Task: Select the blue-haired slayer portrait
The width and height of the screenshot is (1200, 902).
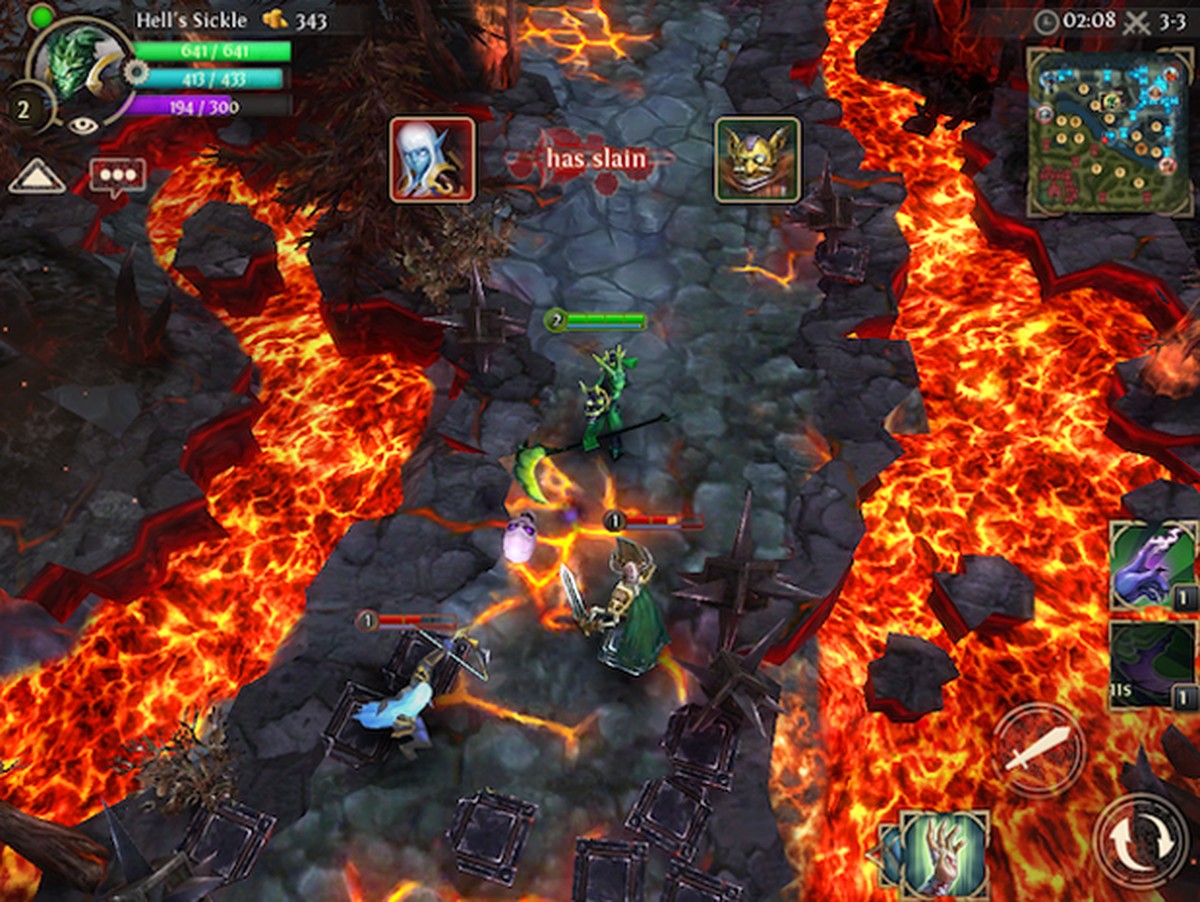Action: [432, 160]
